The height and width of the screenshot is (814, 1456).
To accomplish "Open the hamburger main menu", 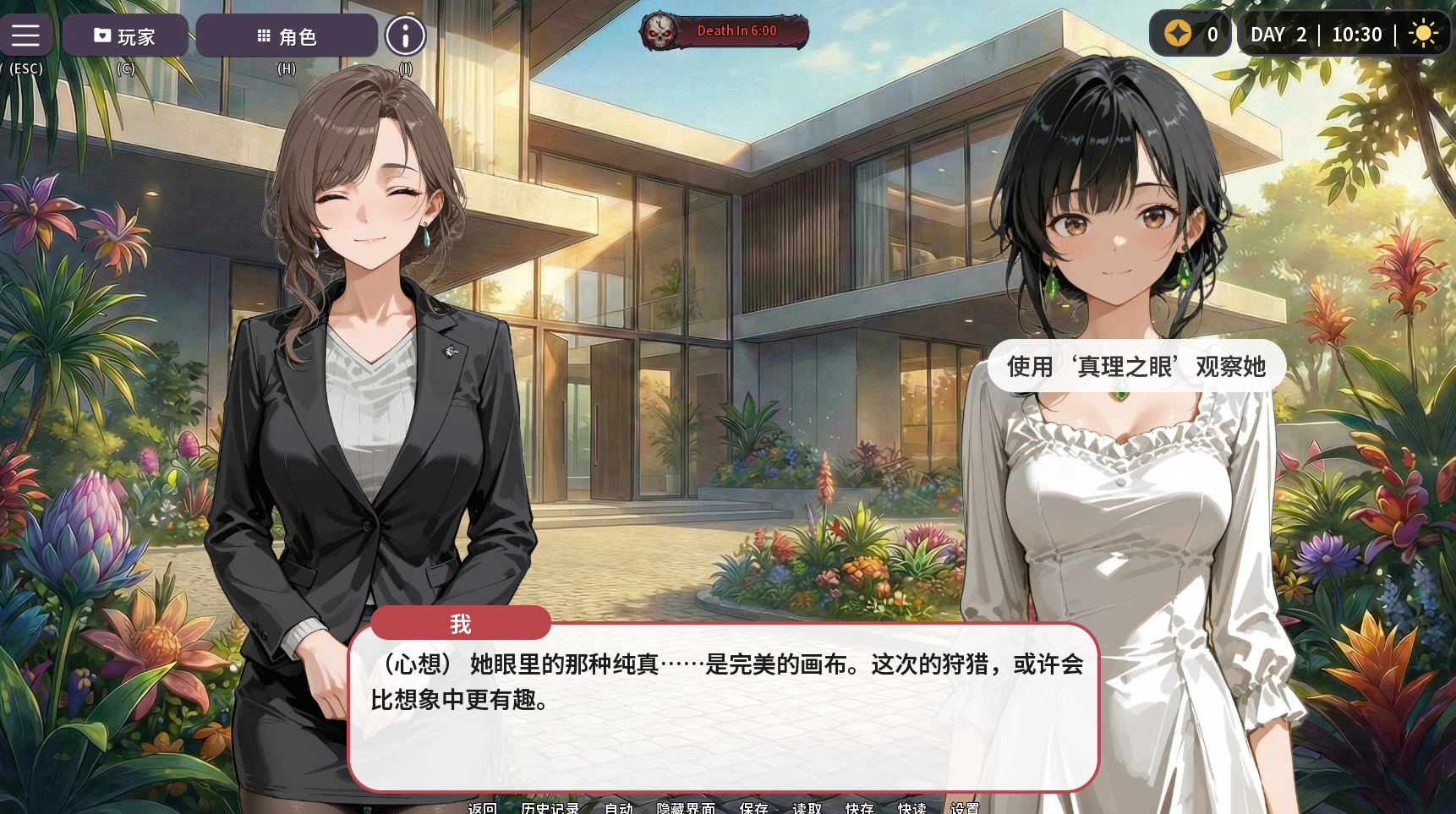I will click(25, 36).
